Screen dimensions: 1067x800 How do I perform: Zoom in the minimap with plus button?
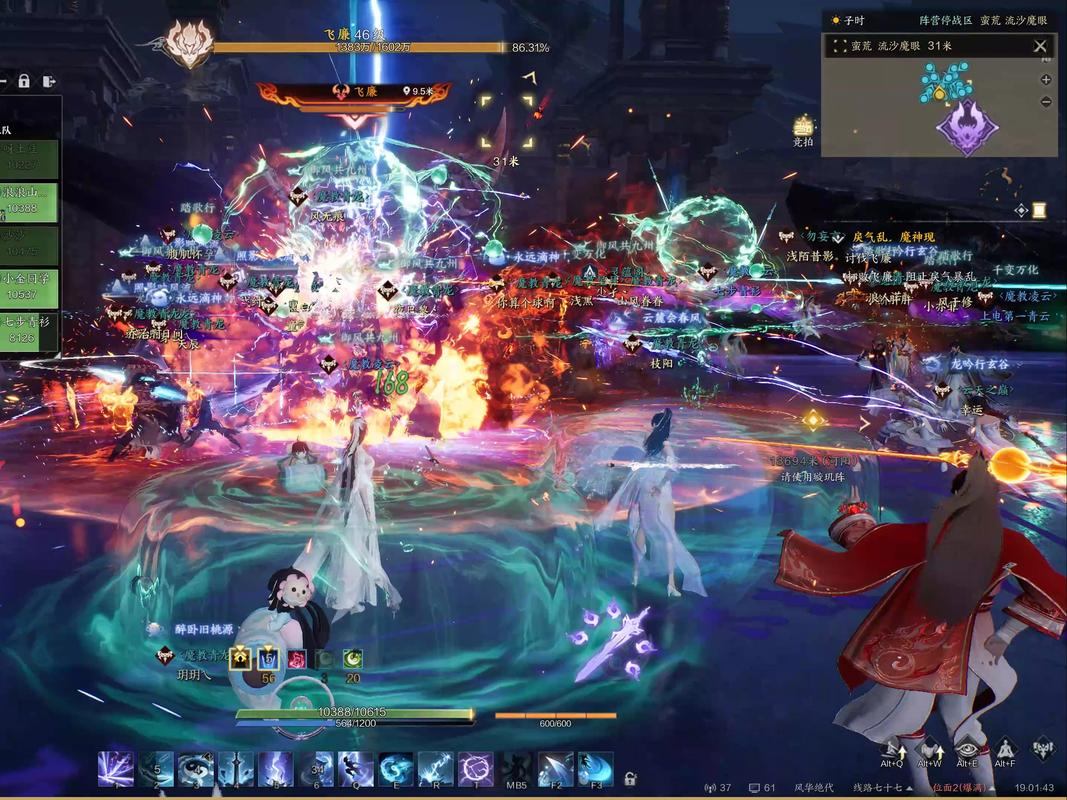point(1046,80)
